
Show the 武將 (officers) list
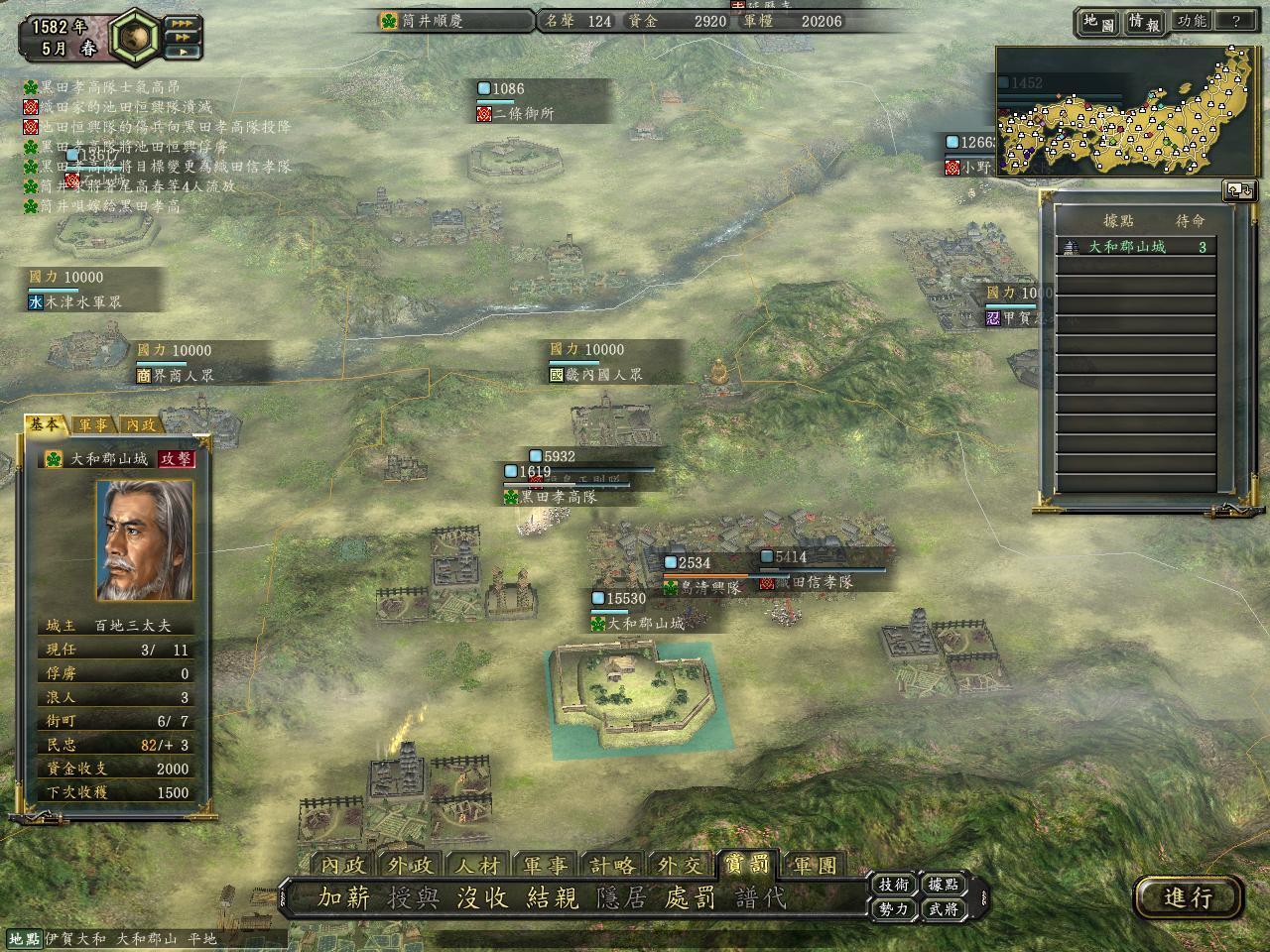click(943, 907)
